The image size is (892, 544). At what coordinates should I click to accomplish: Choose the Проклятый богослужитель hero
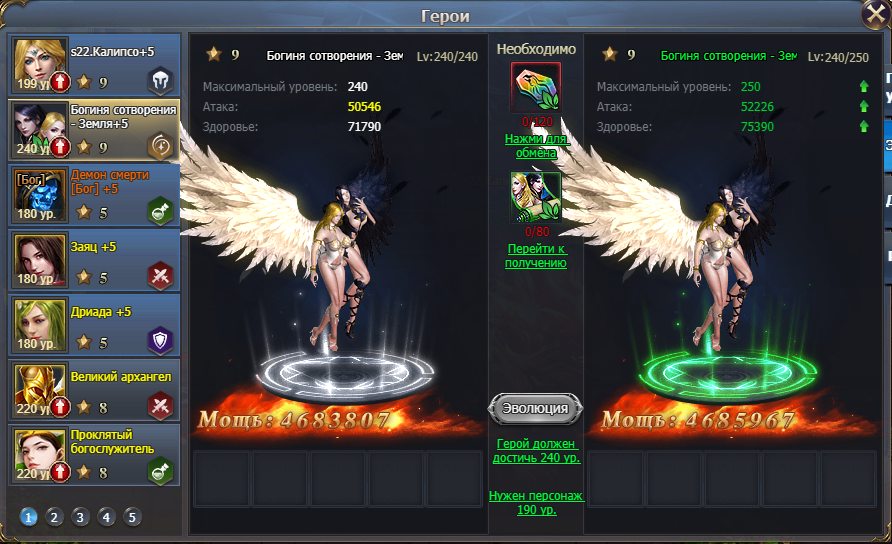pos(96,455)
